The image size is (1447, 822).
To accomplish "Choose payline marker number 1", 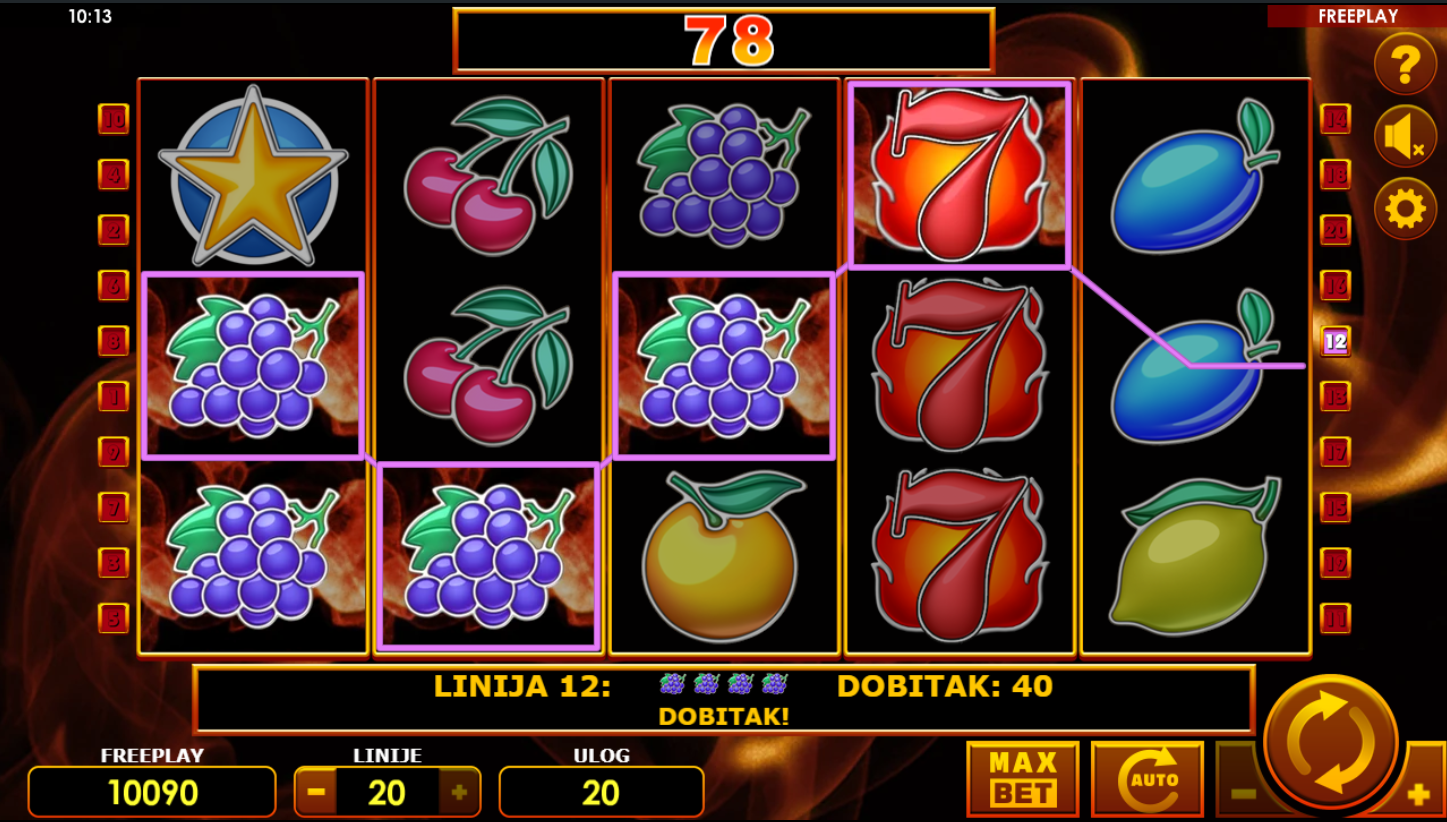I will point(113,397).
